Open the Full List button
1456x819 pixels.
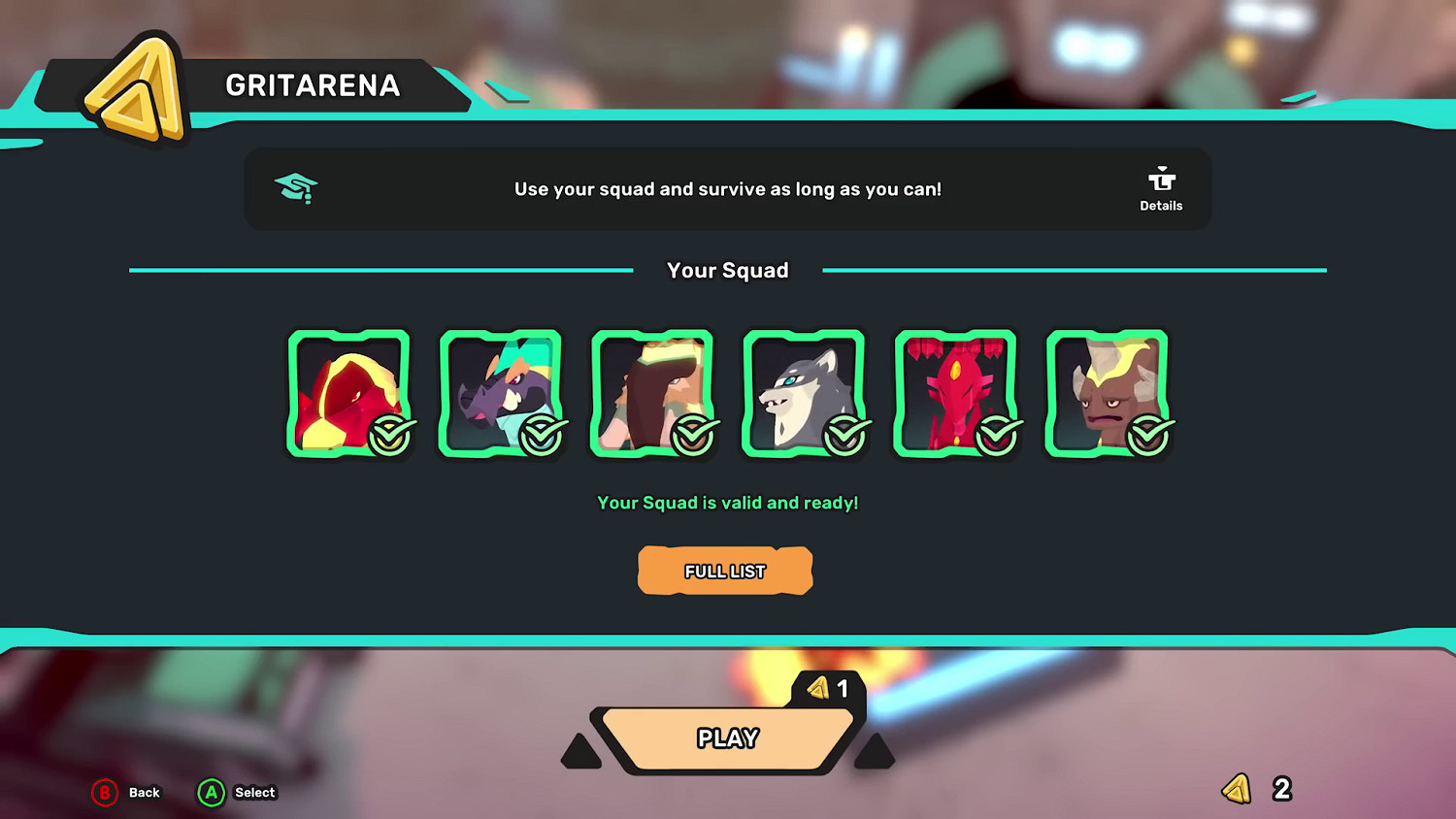pos(725,571)
